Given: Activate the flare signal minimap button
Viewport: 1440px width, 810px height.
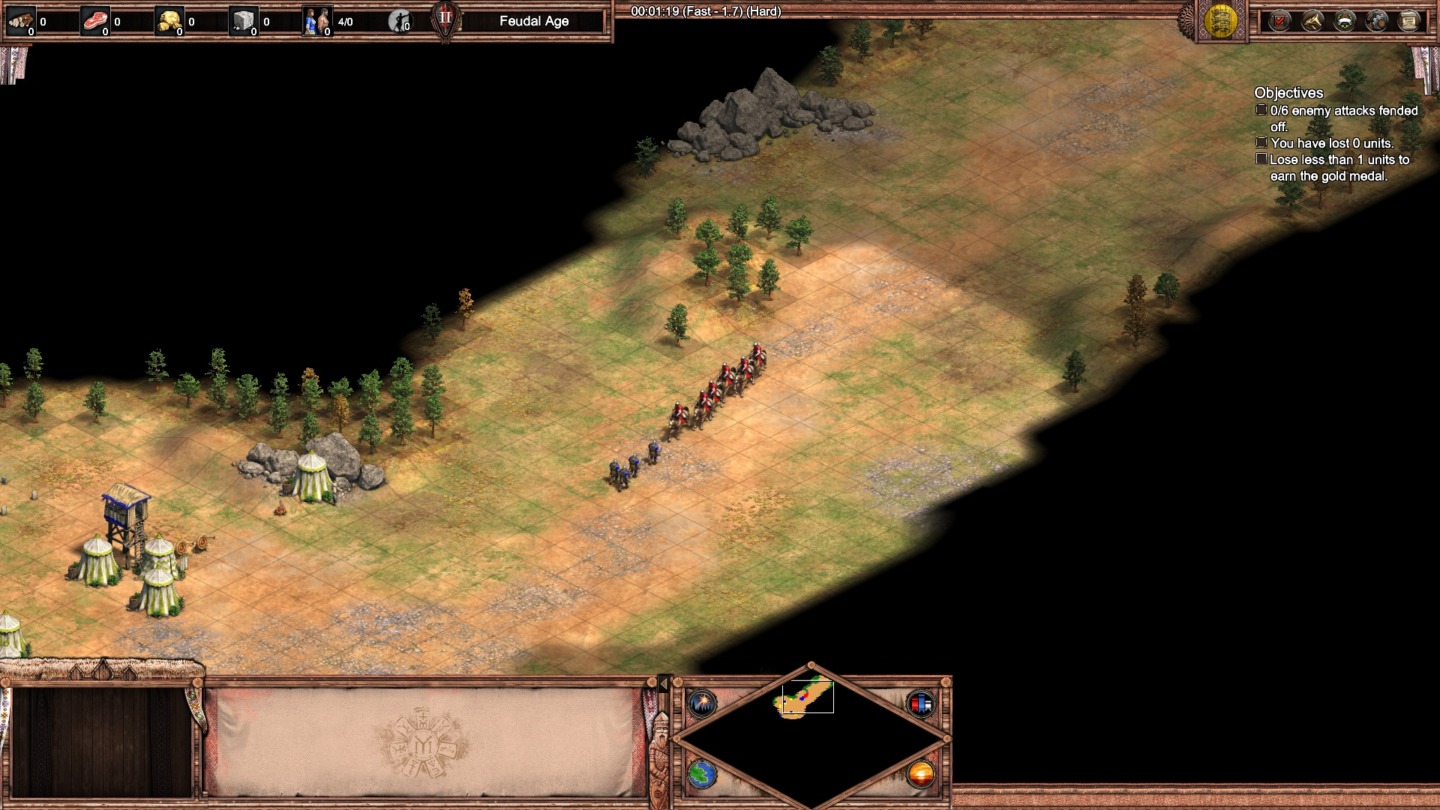Looking at the screenshot, I should [701, 702].
